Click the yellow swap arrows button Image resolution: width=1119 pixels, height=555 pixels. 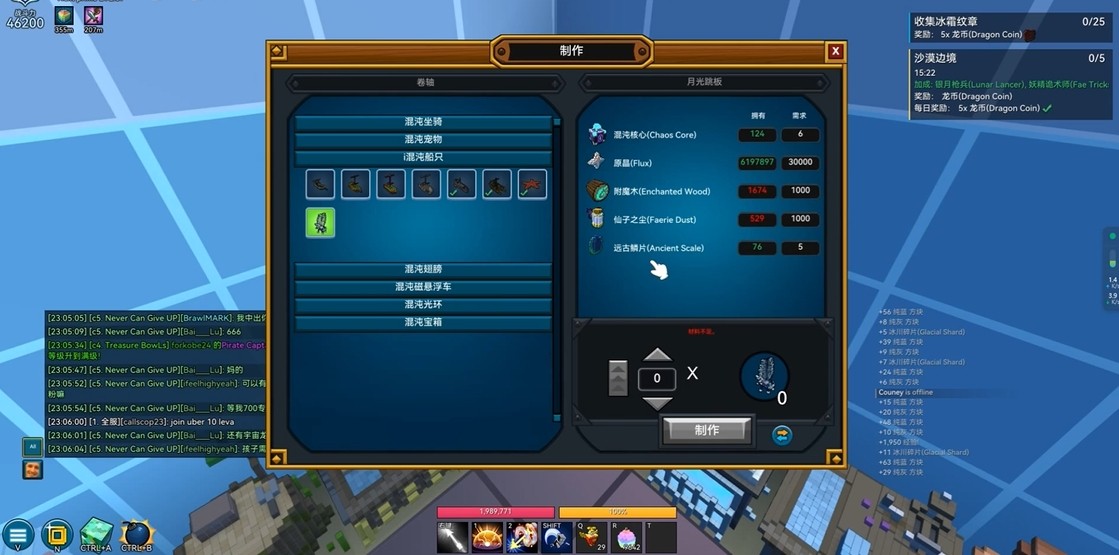pos(782,434)
